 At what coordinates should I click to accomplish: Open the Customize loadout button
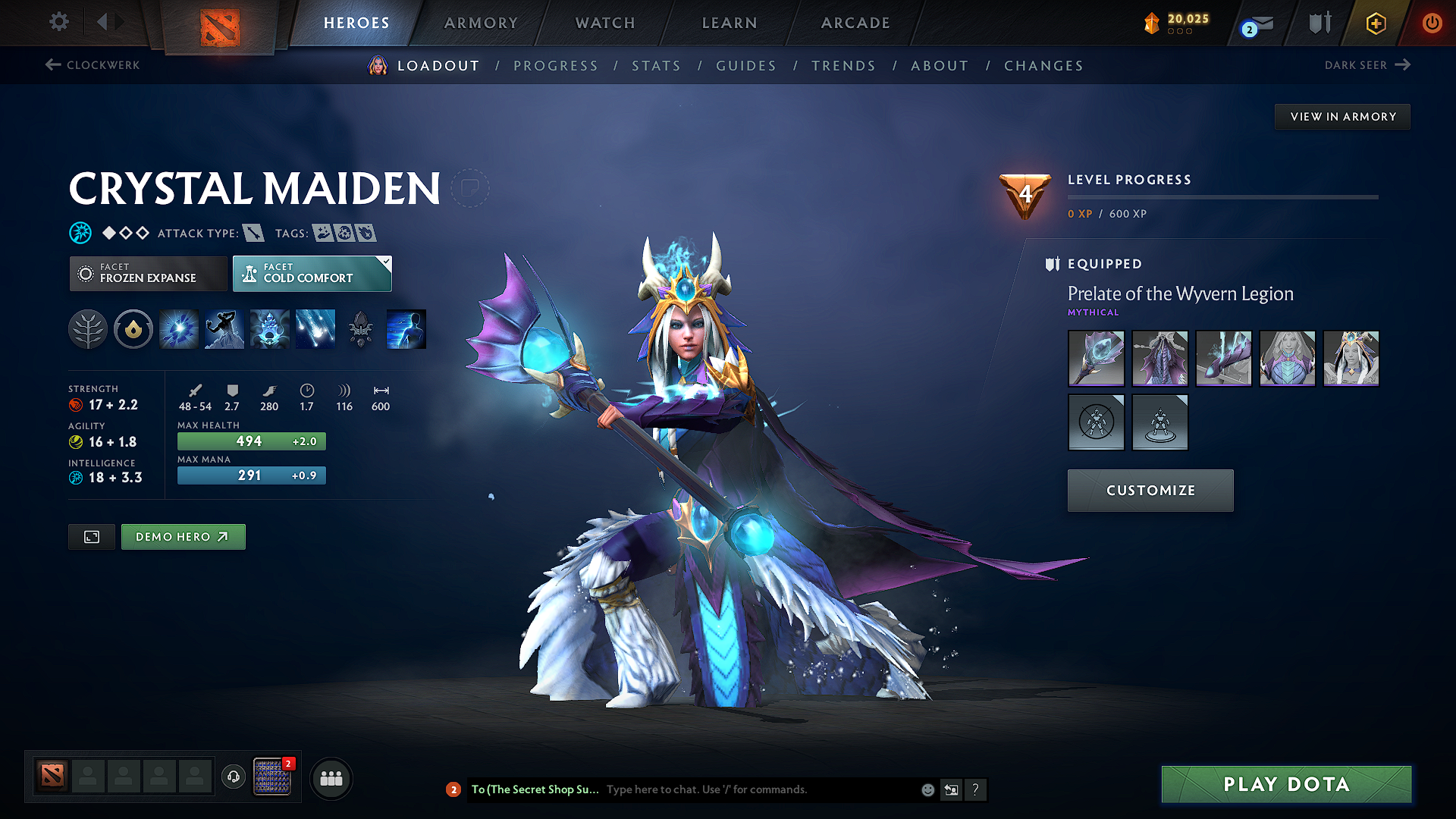1150,491
